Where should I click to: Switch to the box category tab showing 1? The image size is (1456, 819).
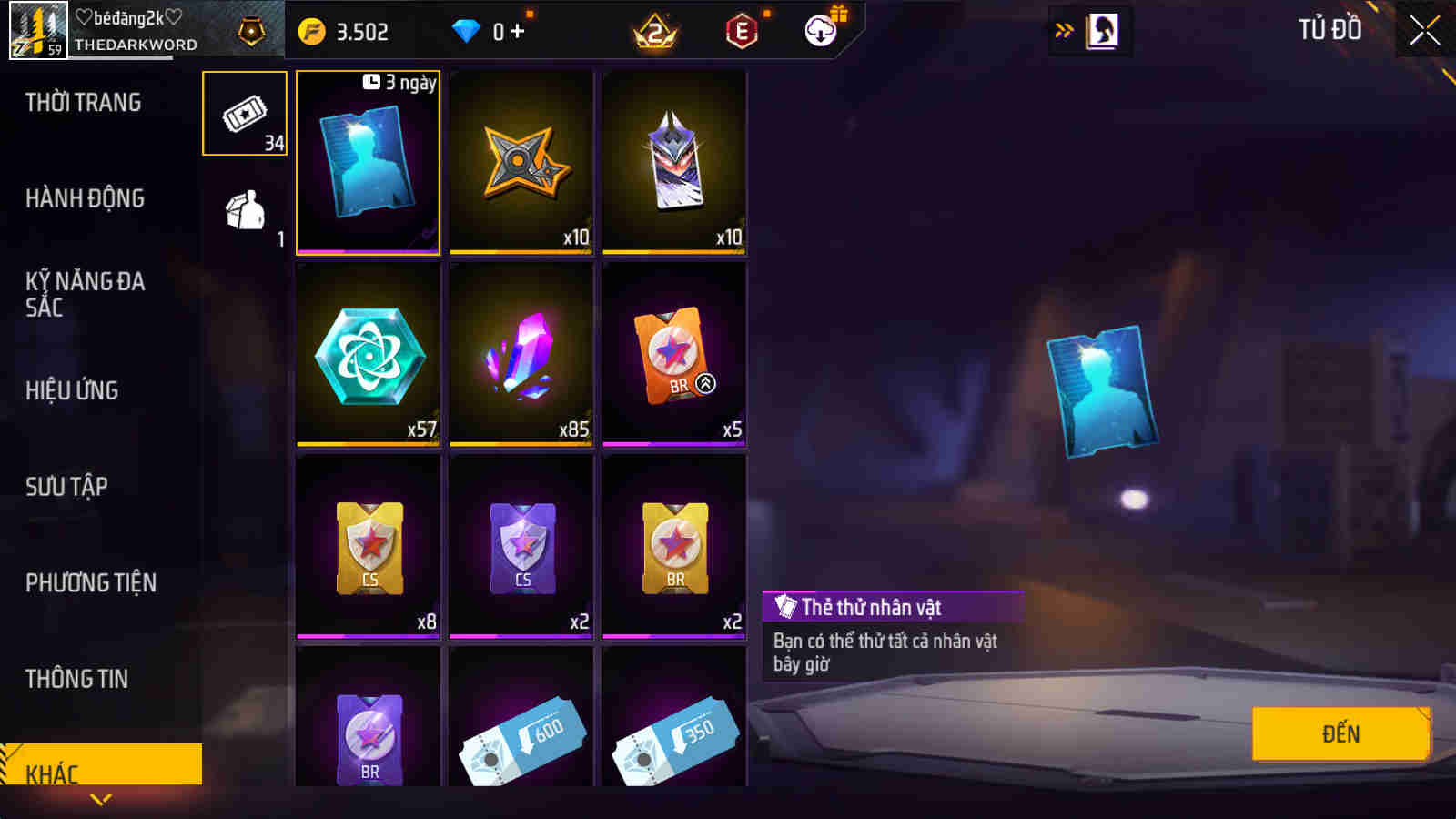(x=244, y=209)
